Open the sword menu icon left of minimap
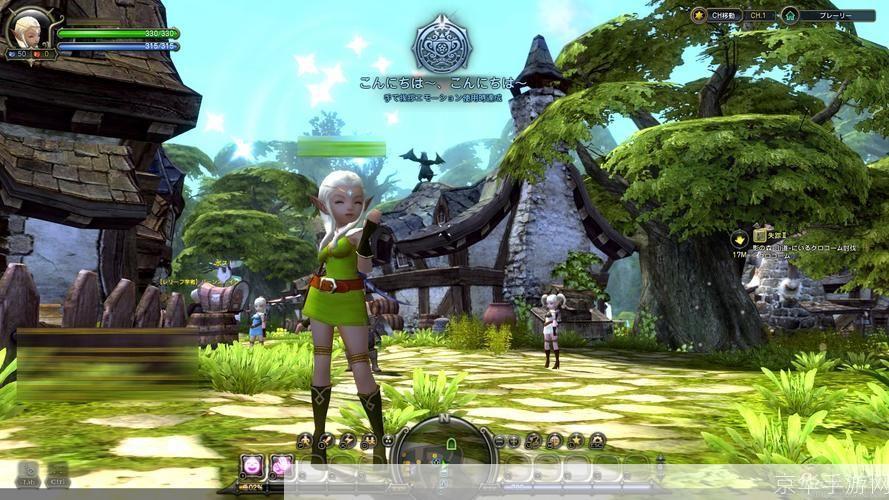 click(325, 440)
